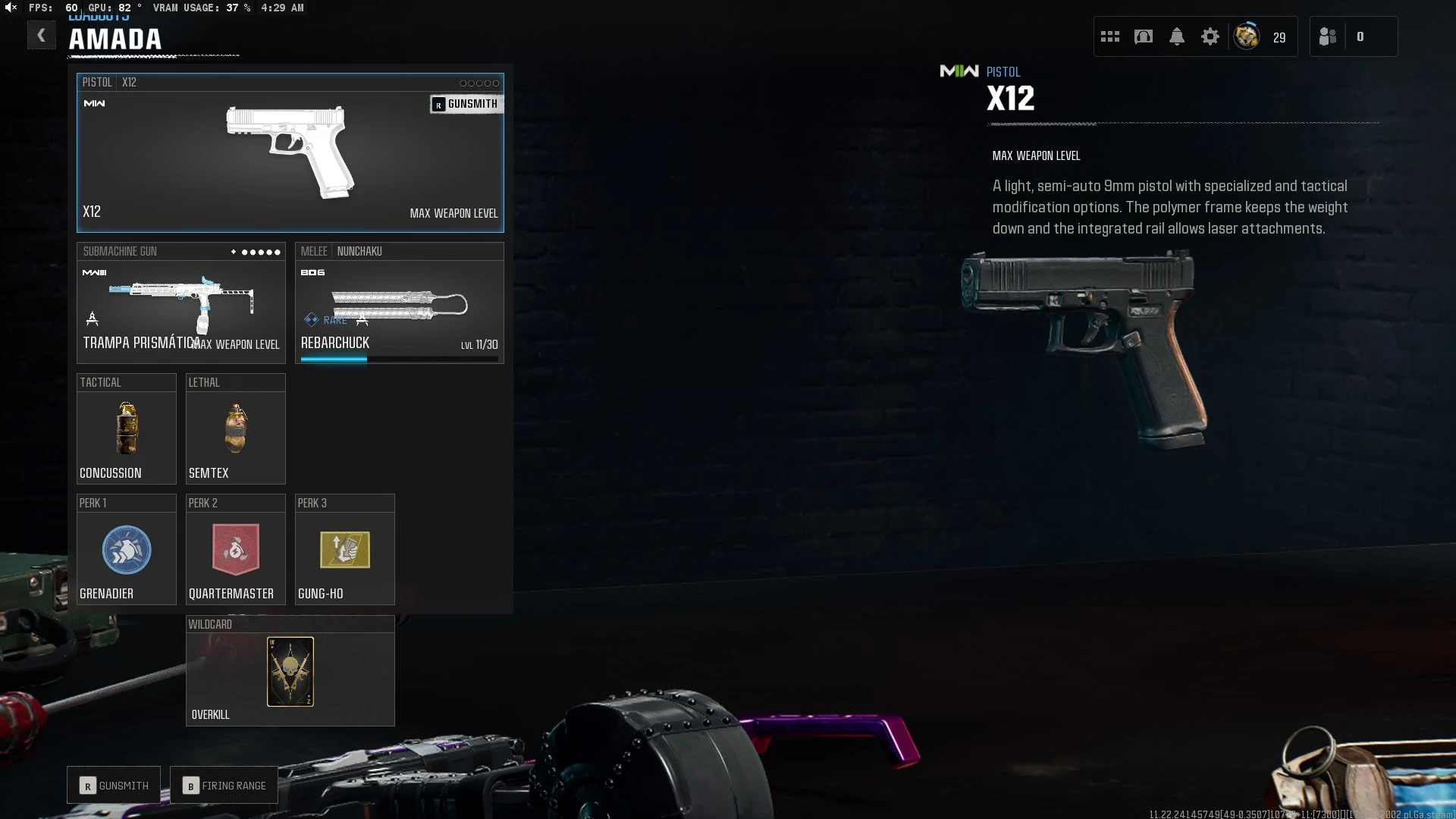This screenshot has height=819, width=1456.
Task: Open the apps grid icon
Action: [1109, 36]
